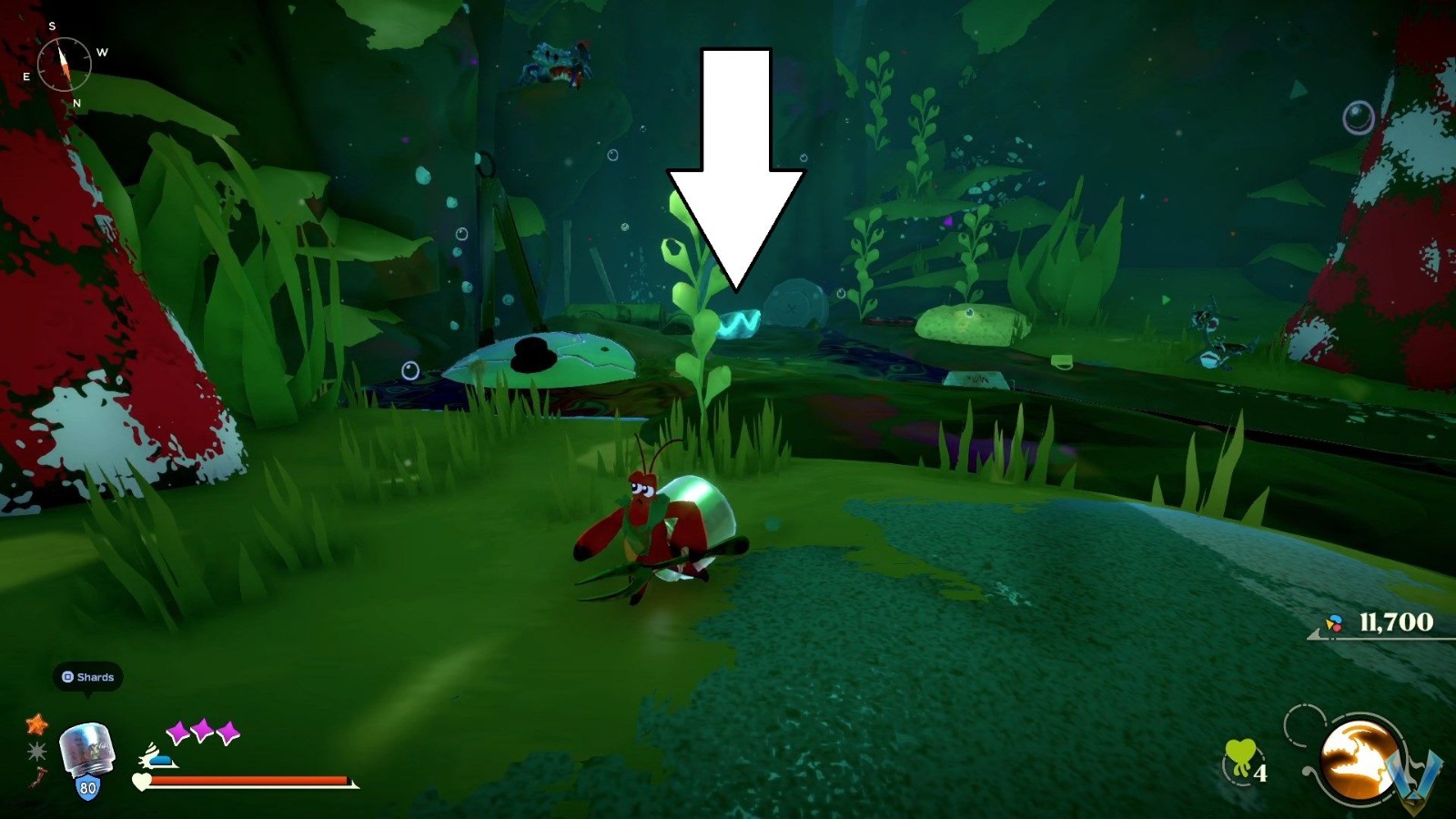Image resolution: width=1456 pixels, height=819 pixels.
Task: Open the fiery claw adaptation ability icon
Action: [x=1357, y=756]
